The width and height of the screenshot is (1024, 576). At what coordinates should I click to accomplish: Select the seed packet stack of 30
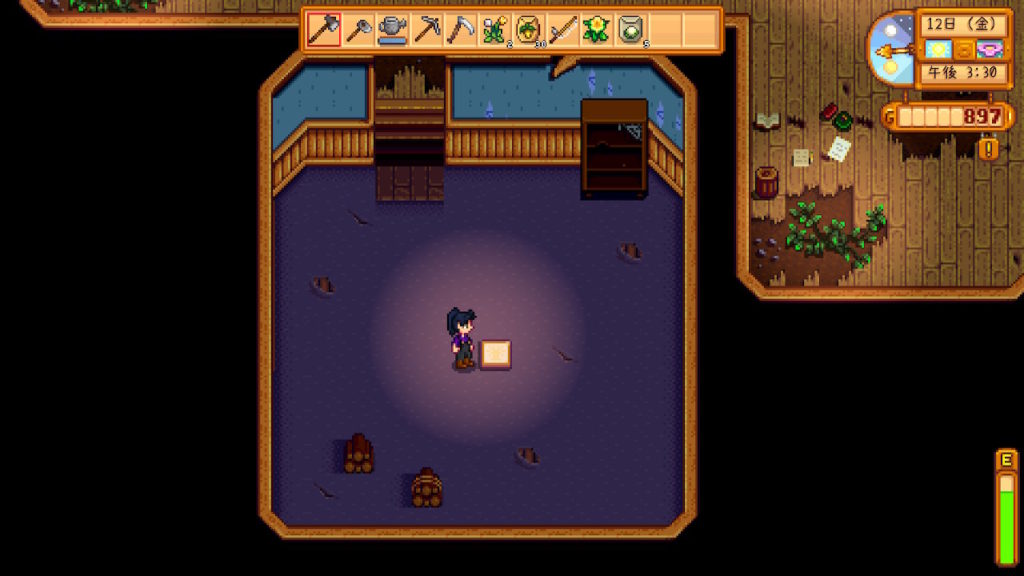tap(529, 29)
